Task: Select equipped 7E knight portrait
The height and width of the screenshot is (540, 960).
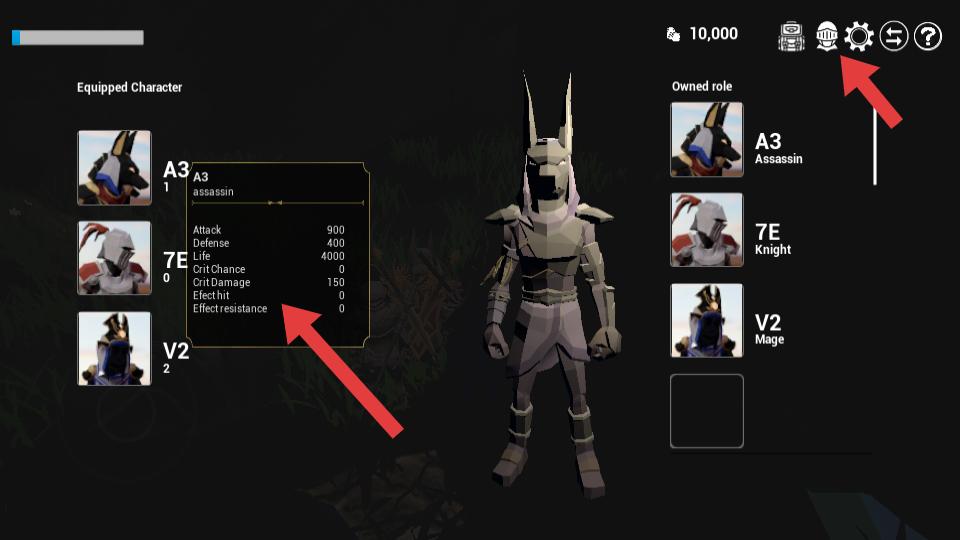Action: [115, 258]
